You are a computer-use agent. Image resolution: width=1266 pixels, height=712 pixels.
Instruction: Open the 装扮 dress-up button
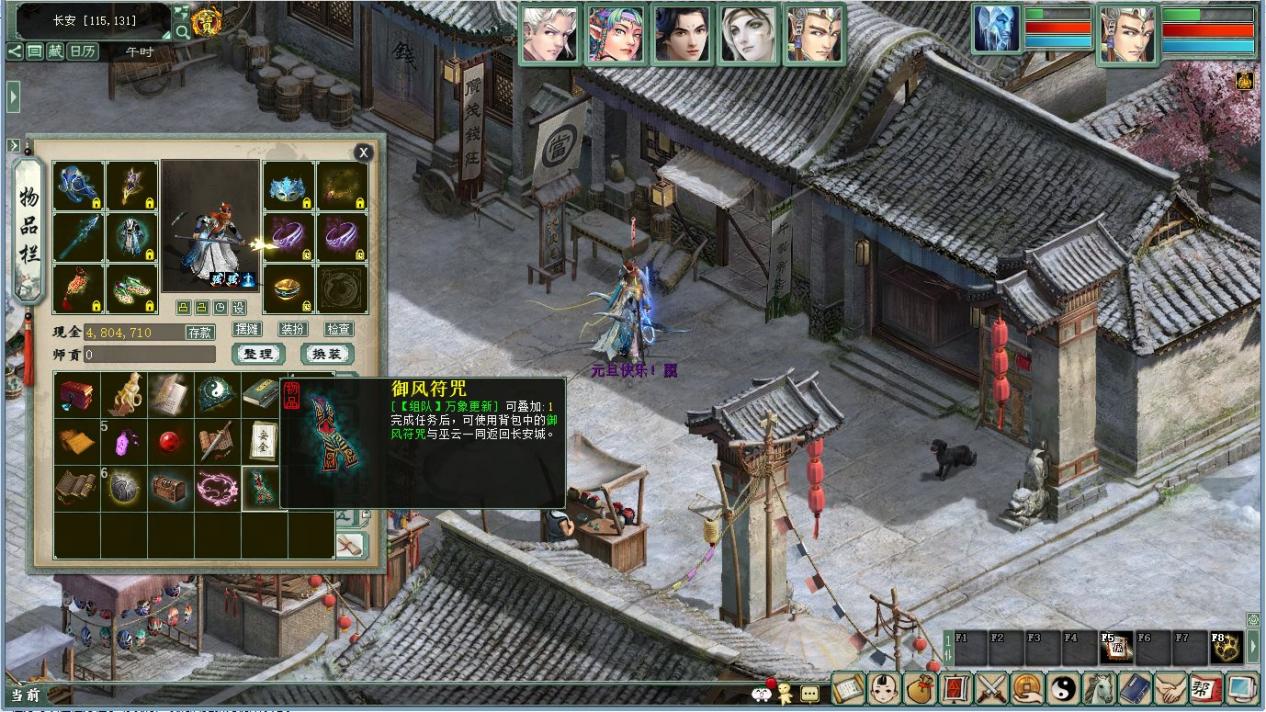[x=293, y=329]
